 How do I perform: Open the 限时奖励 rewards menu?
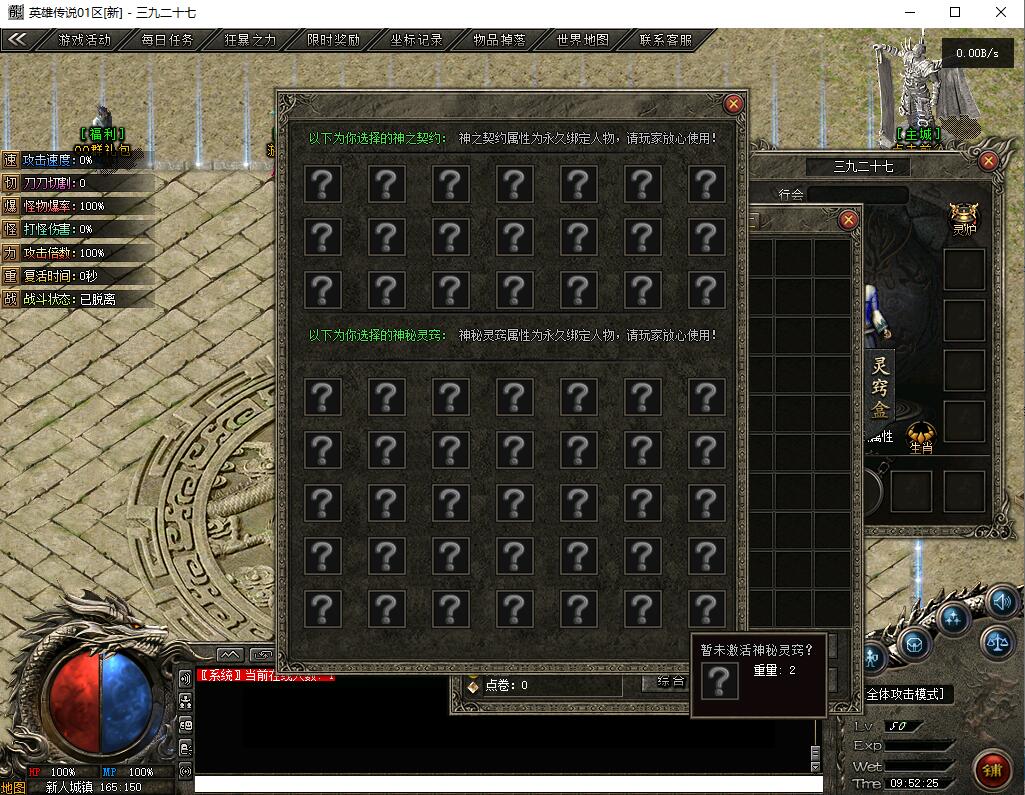tap(333, 41)
